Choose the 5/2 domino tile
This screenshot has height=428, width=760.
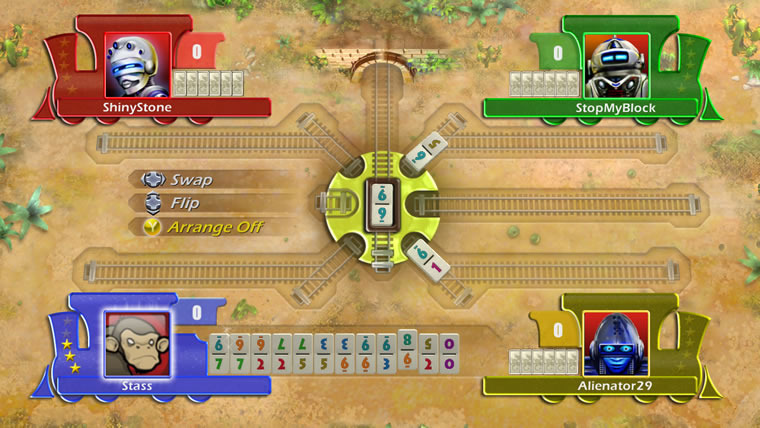pyautogui.click(x=428, y=352)
